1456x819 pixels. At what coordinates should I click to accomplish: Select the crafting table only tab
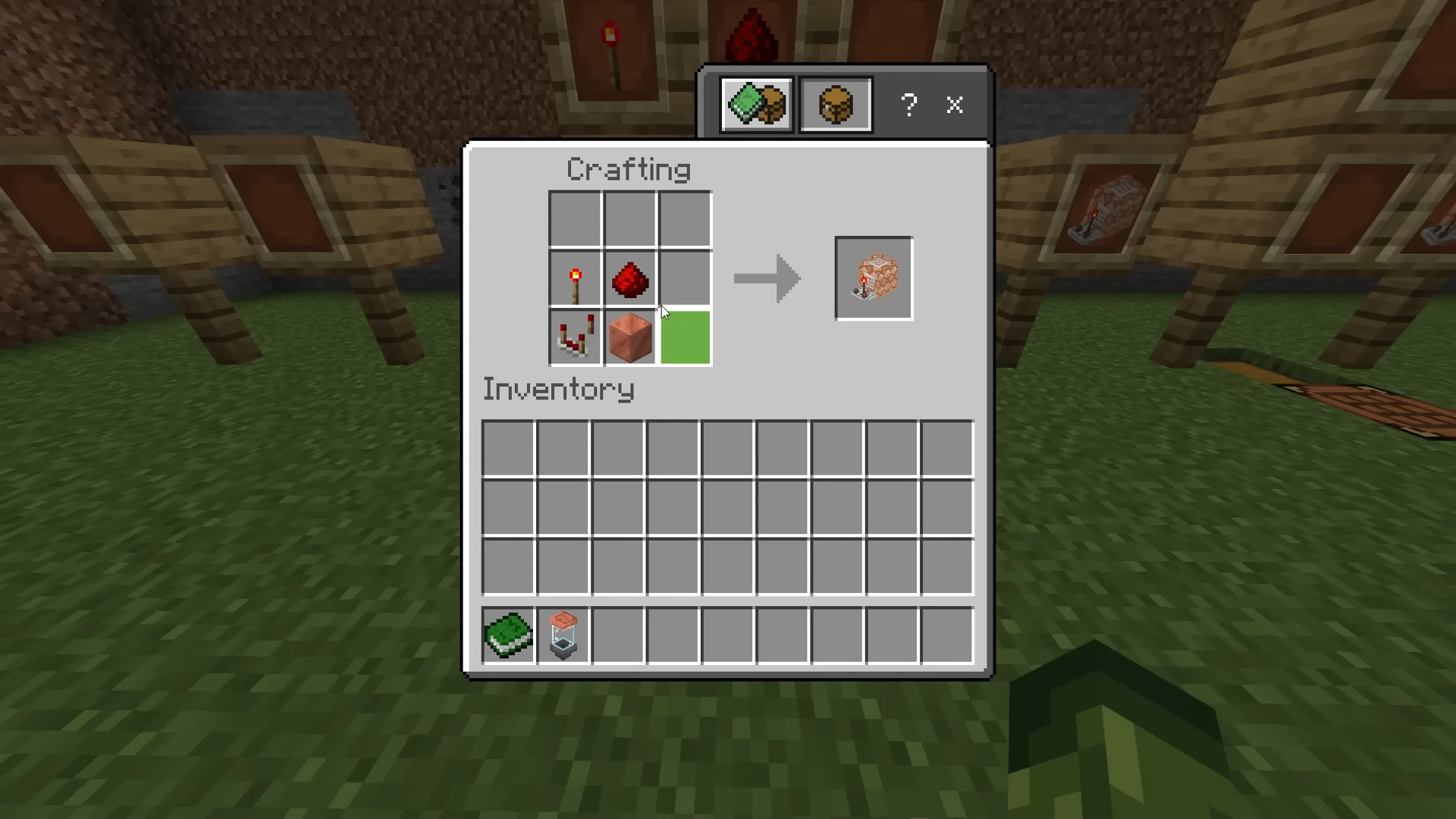[x=836, y=105]
